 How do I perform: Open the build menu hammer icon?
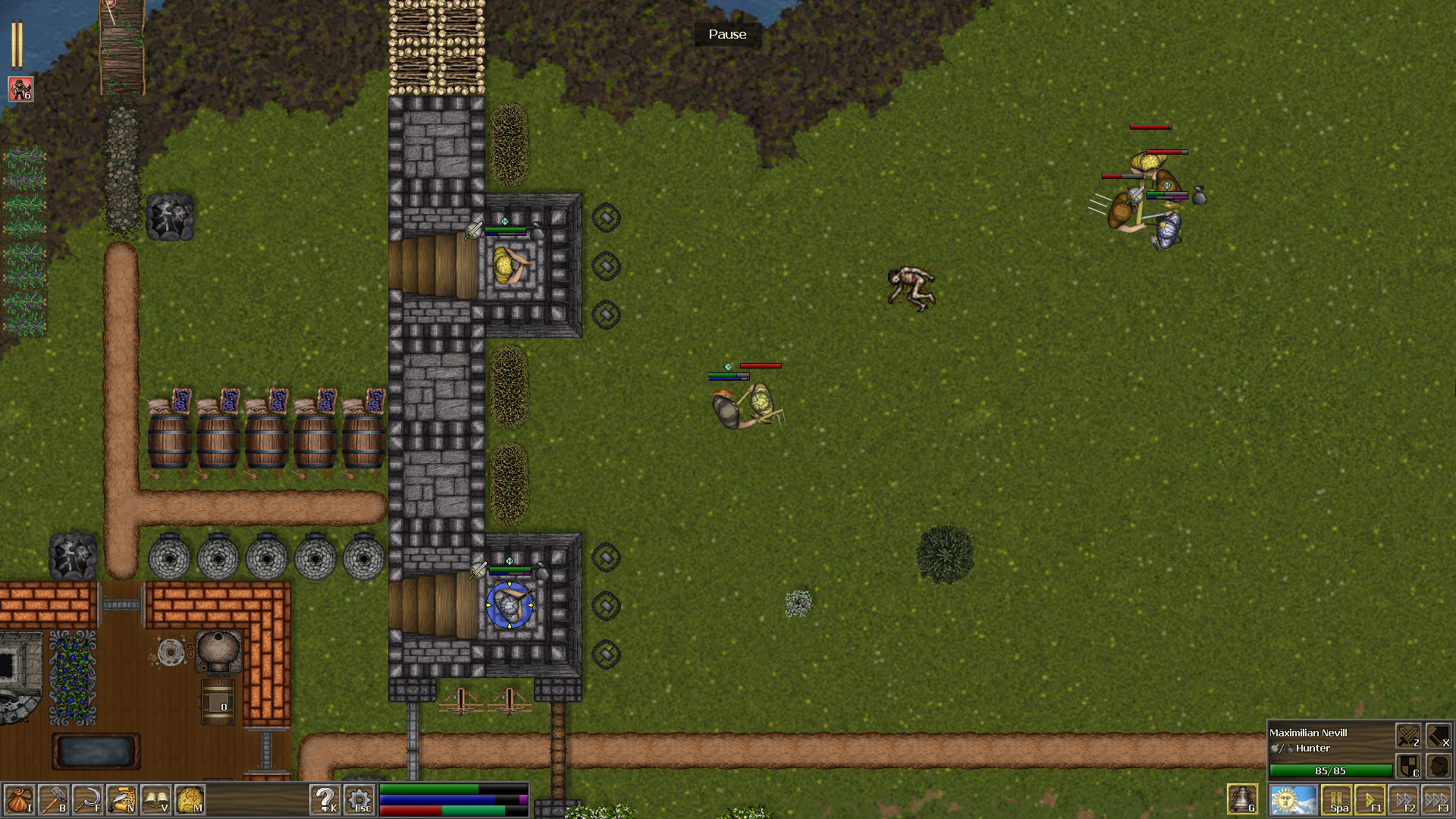coord(54,800)
